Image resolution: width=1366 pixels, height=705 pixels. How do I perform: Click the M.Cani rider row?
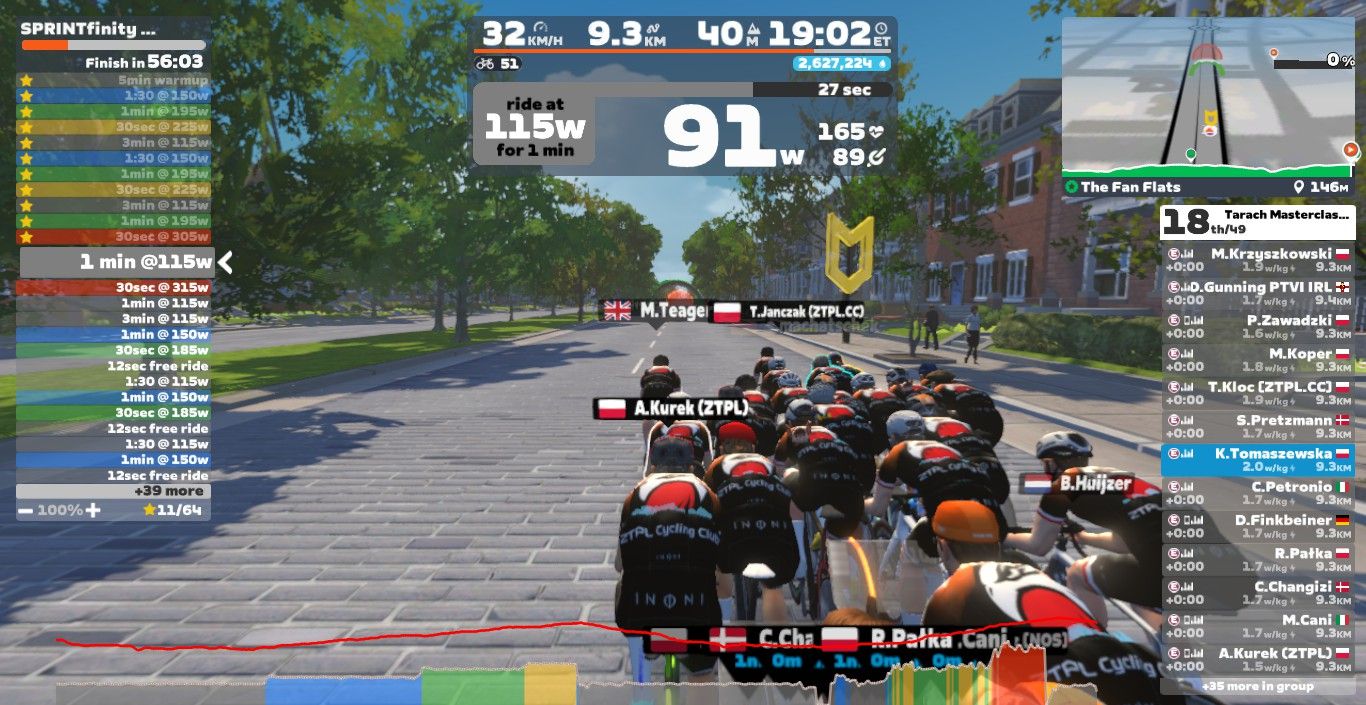[x=1258, y=626]
